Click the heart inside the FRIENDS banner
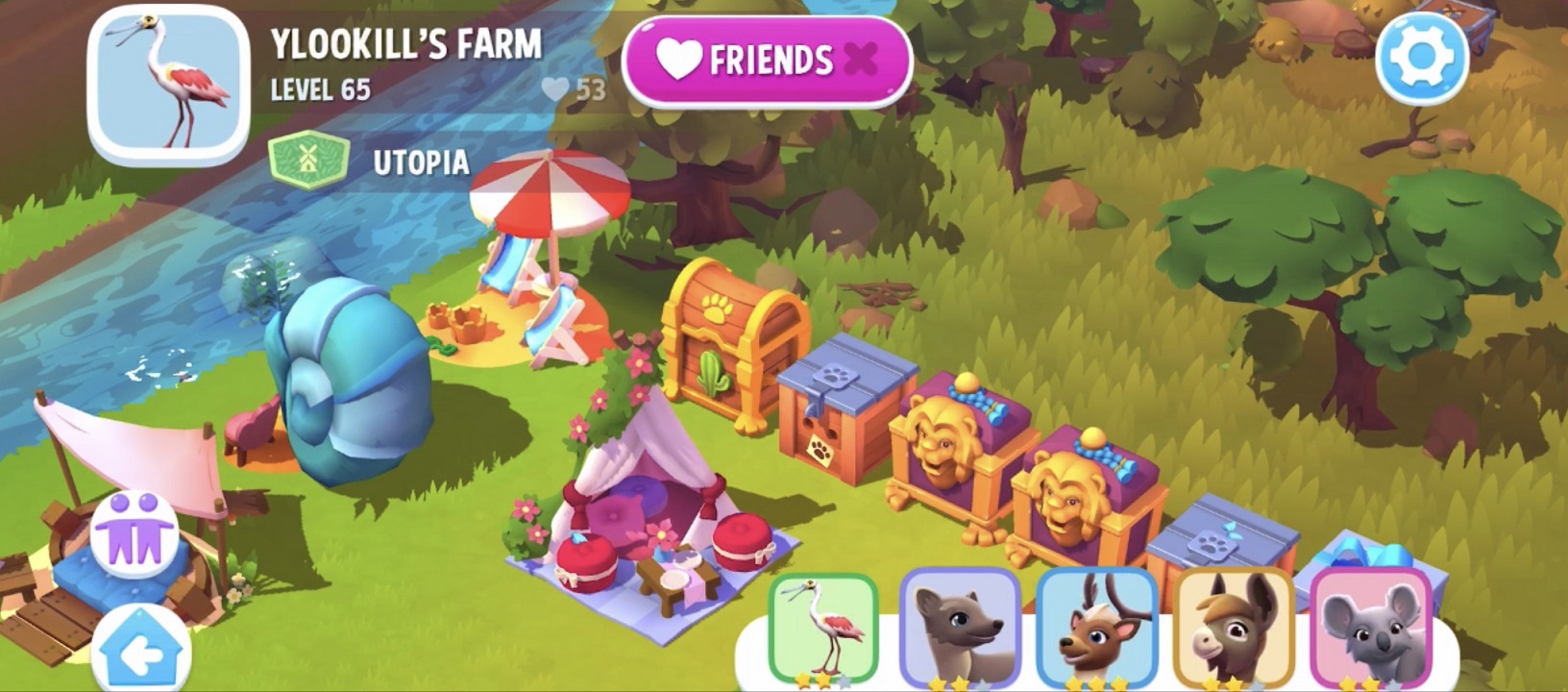 pyautogui.click(x=678, y=60)
